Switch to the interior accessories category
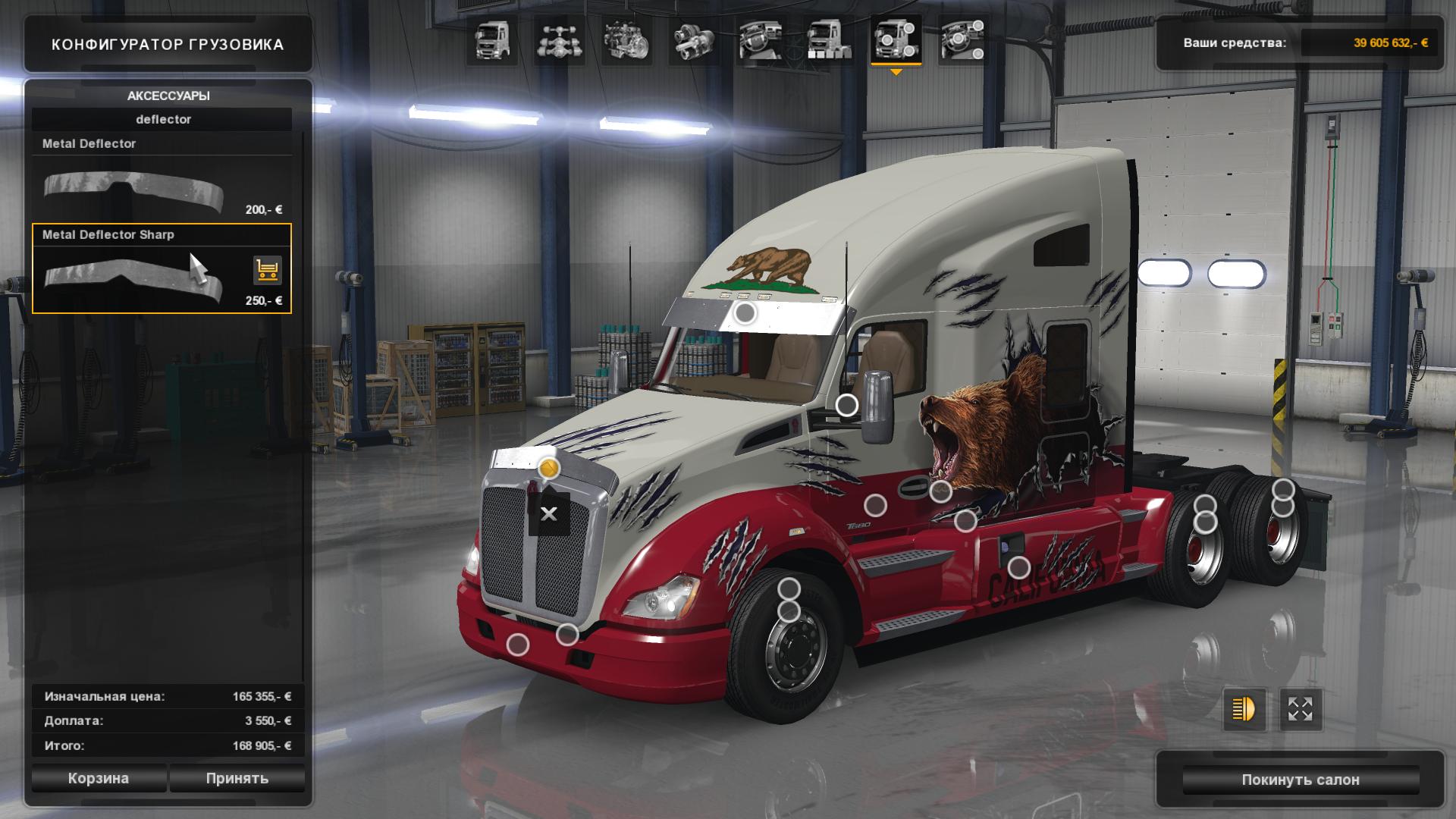 (963, 40)
